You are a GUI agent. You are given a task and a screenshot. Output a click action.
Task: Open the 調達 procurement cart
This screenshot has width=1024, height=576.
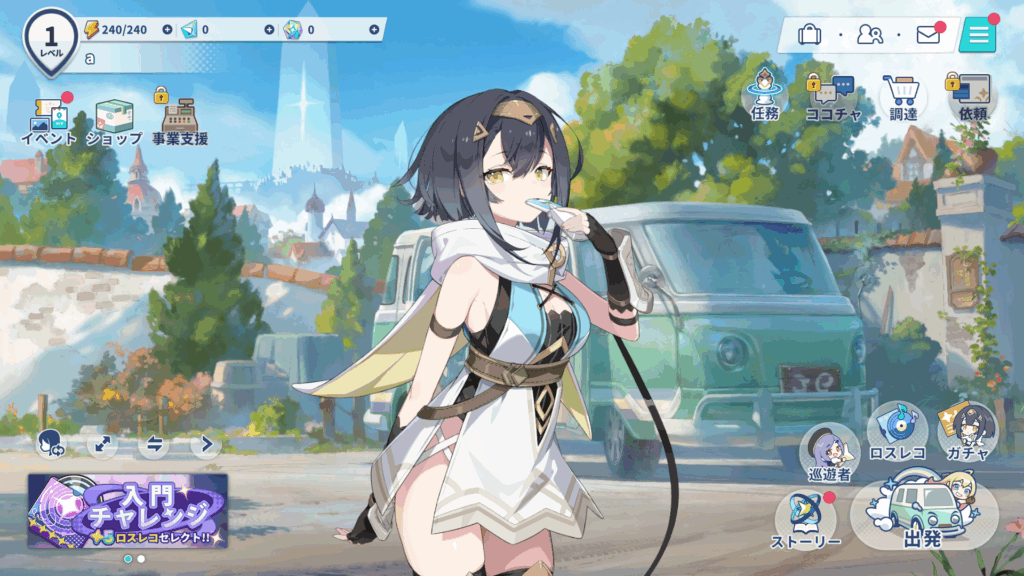902,97
